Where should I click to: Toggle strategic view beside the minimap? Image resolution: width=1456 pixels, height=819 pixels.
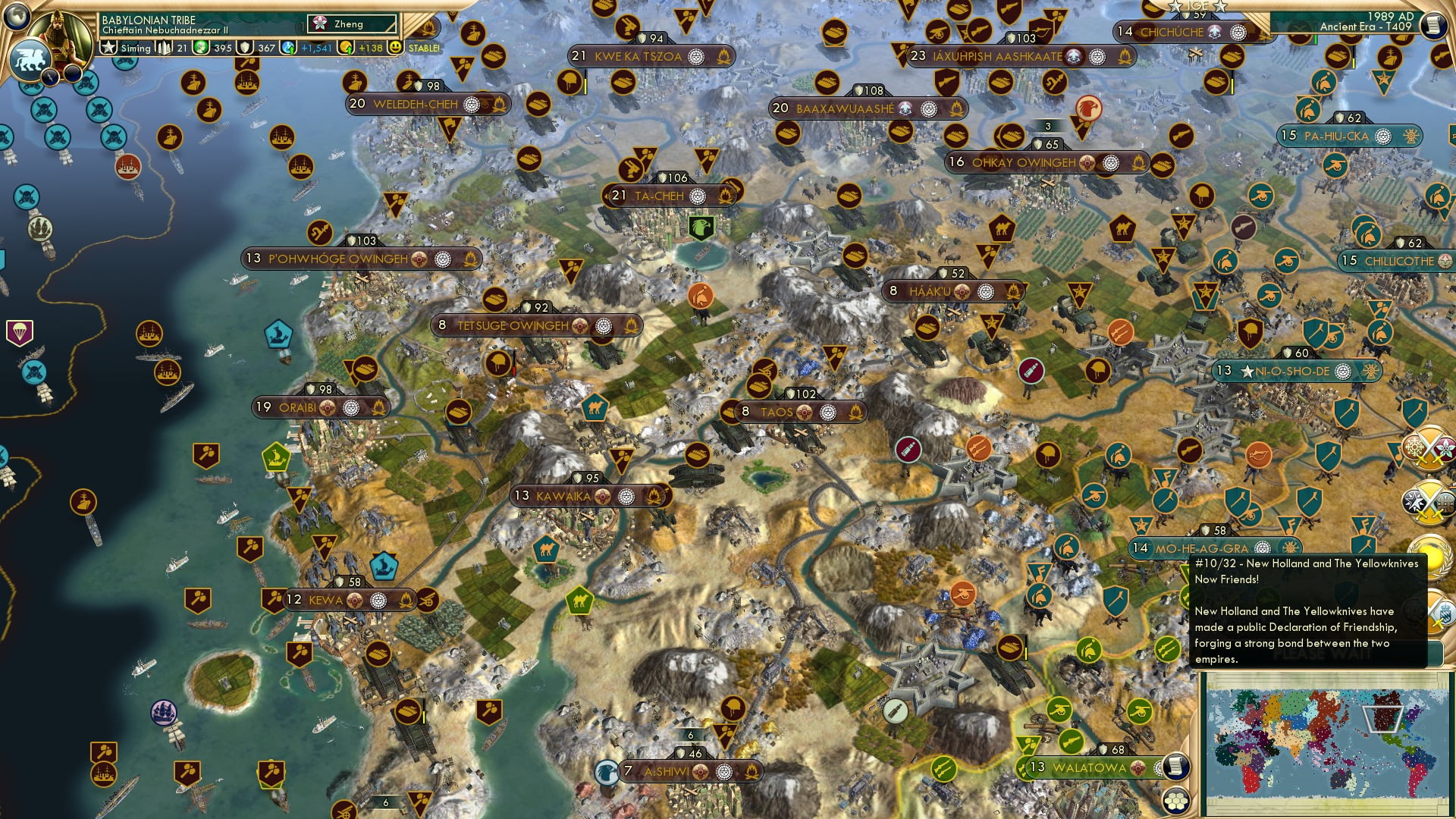[x=1176, y=802]
